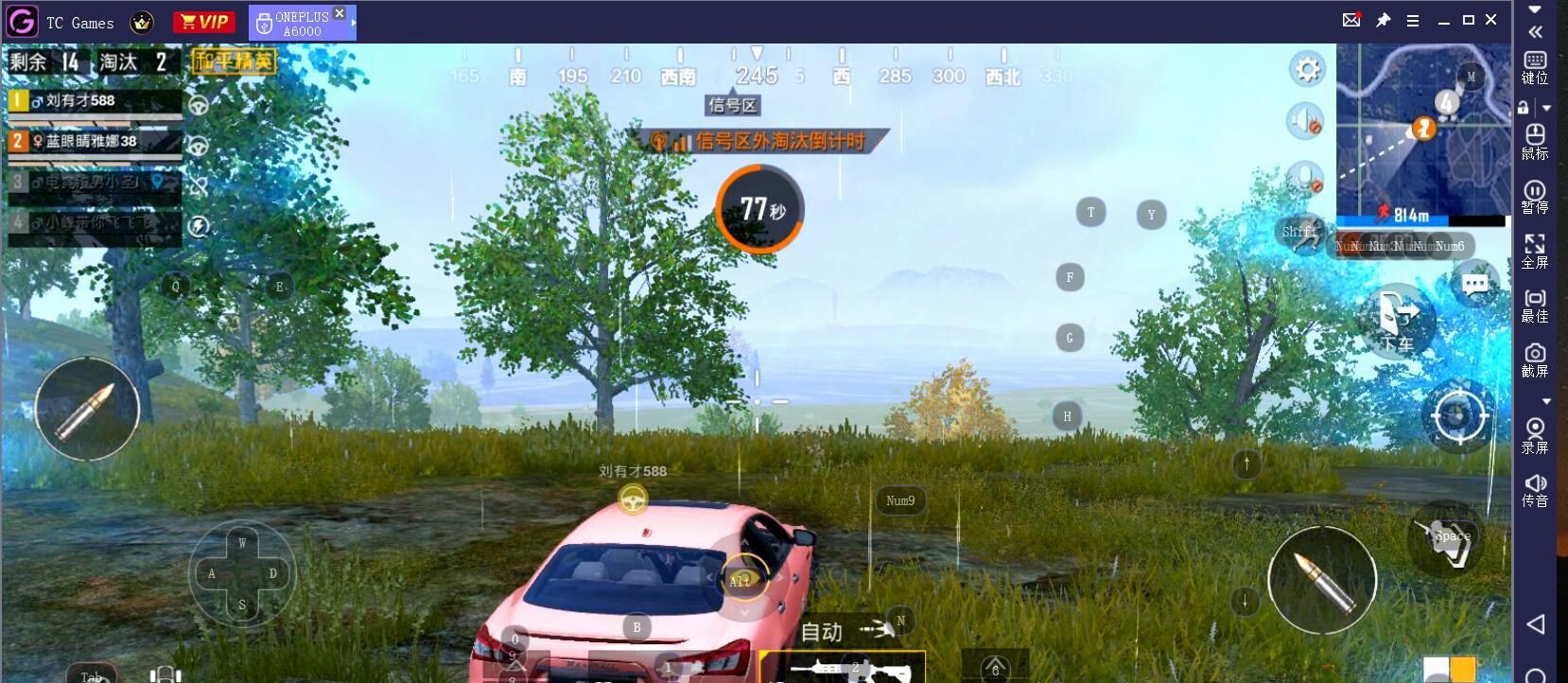The height and width of the screenshot is (683, 1568).
Task: Tap the right-side bullet fire button
Action: pos(1321,579)
